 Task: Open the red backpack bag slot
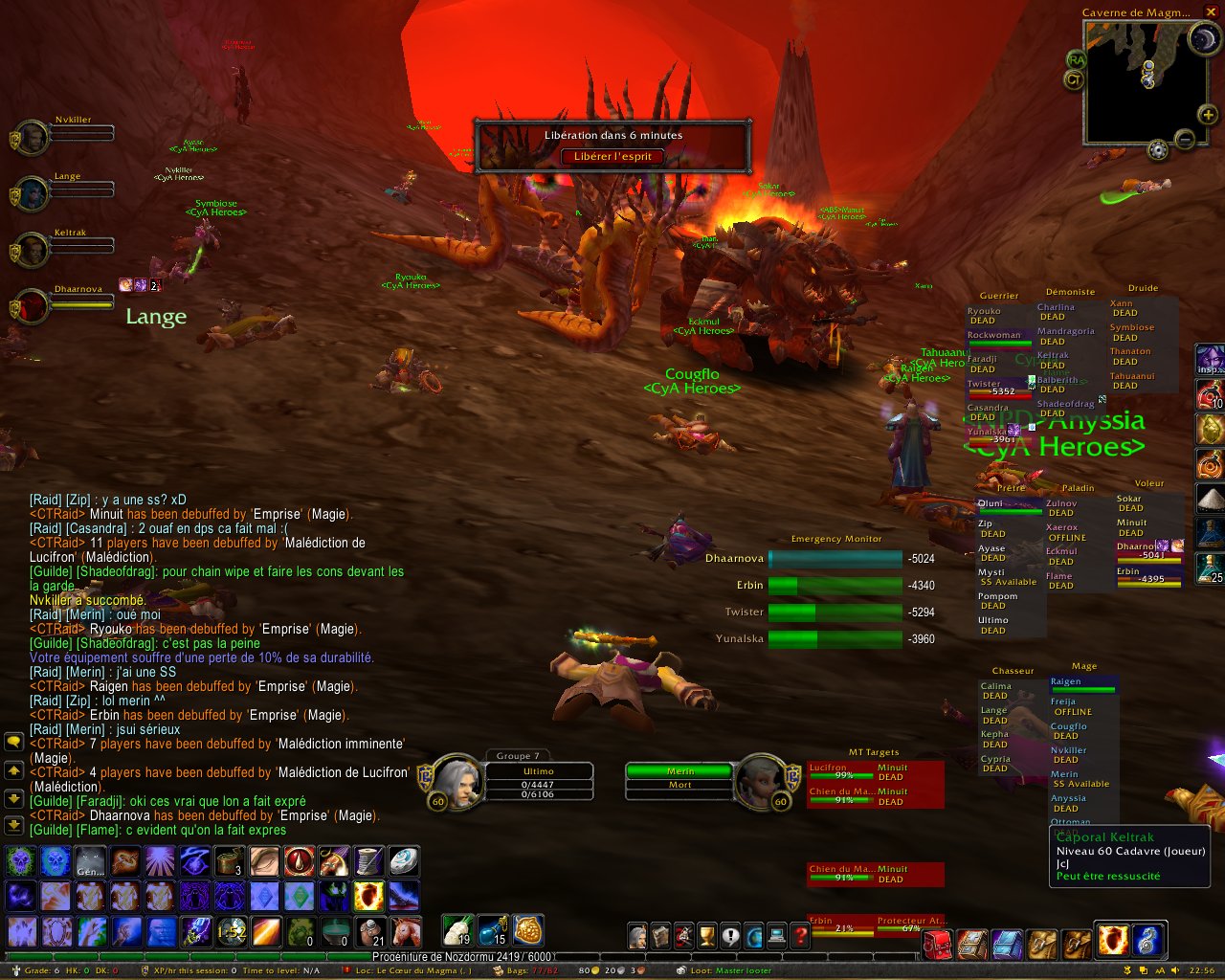click(938, 944)
